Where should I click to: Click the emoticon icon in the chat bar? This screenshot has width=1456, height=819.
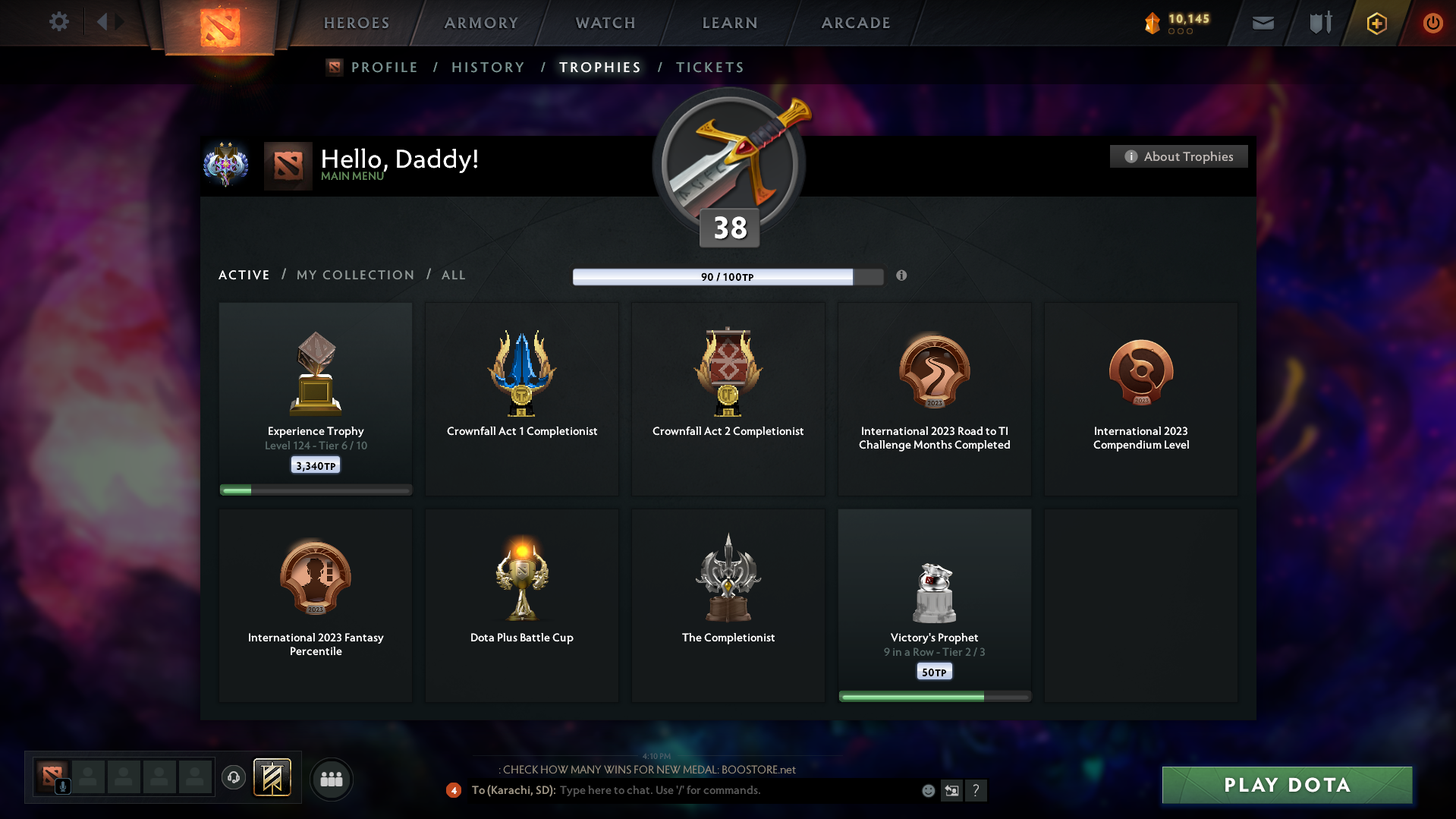pos(928,790)
